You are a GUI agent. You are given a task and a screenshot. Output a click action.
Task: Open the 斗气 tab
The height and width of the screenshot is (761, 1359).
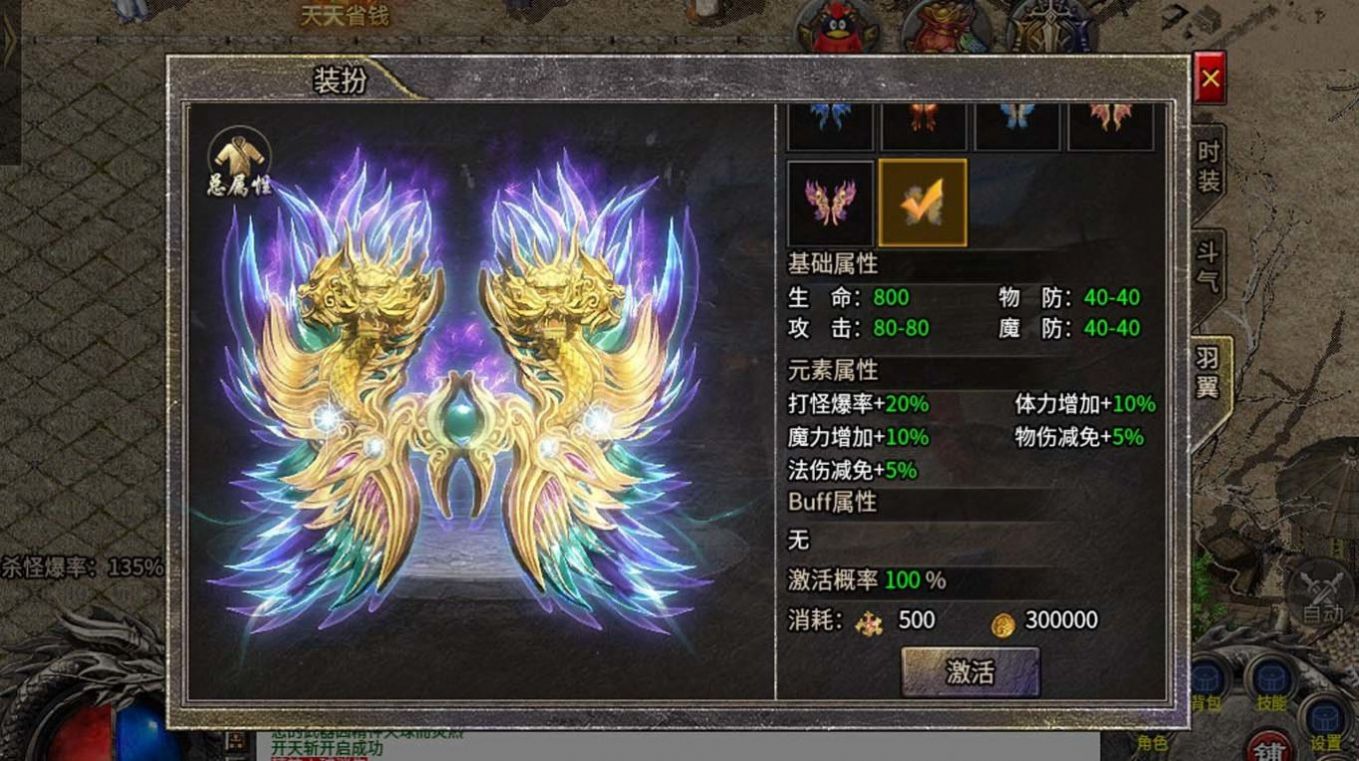tap(1209, 265)
